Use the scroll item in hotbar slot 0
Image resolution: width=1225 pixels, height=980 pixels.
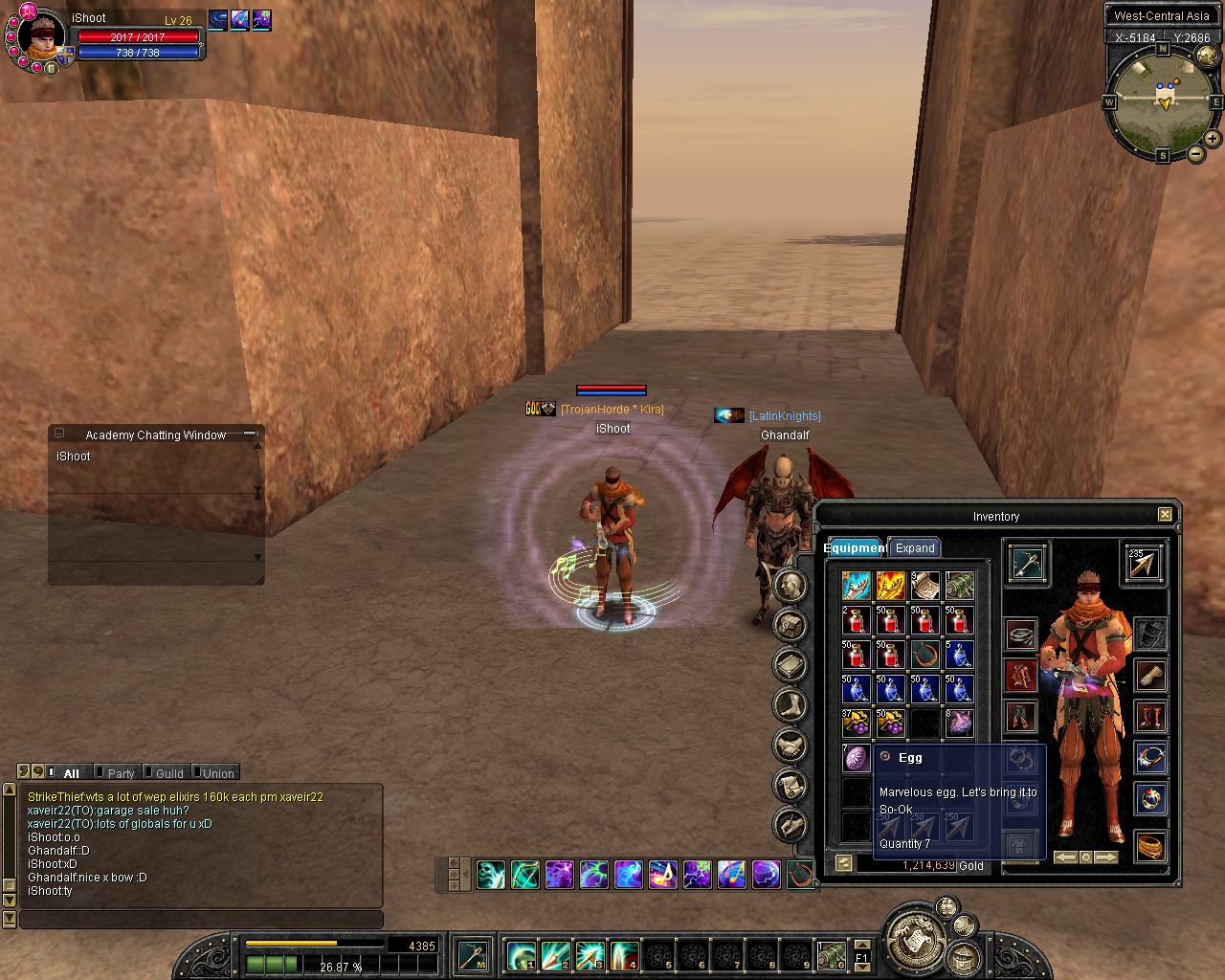(831, 955)
